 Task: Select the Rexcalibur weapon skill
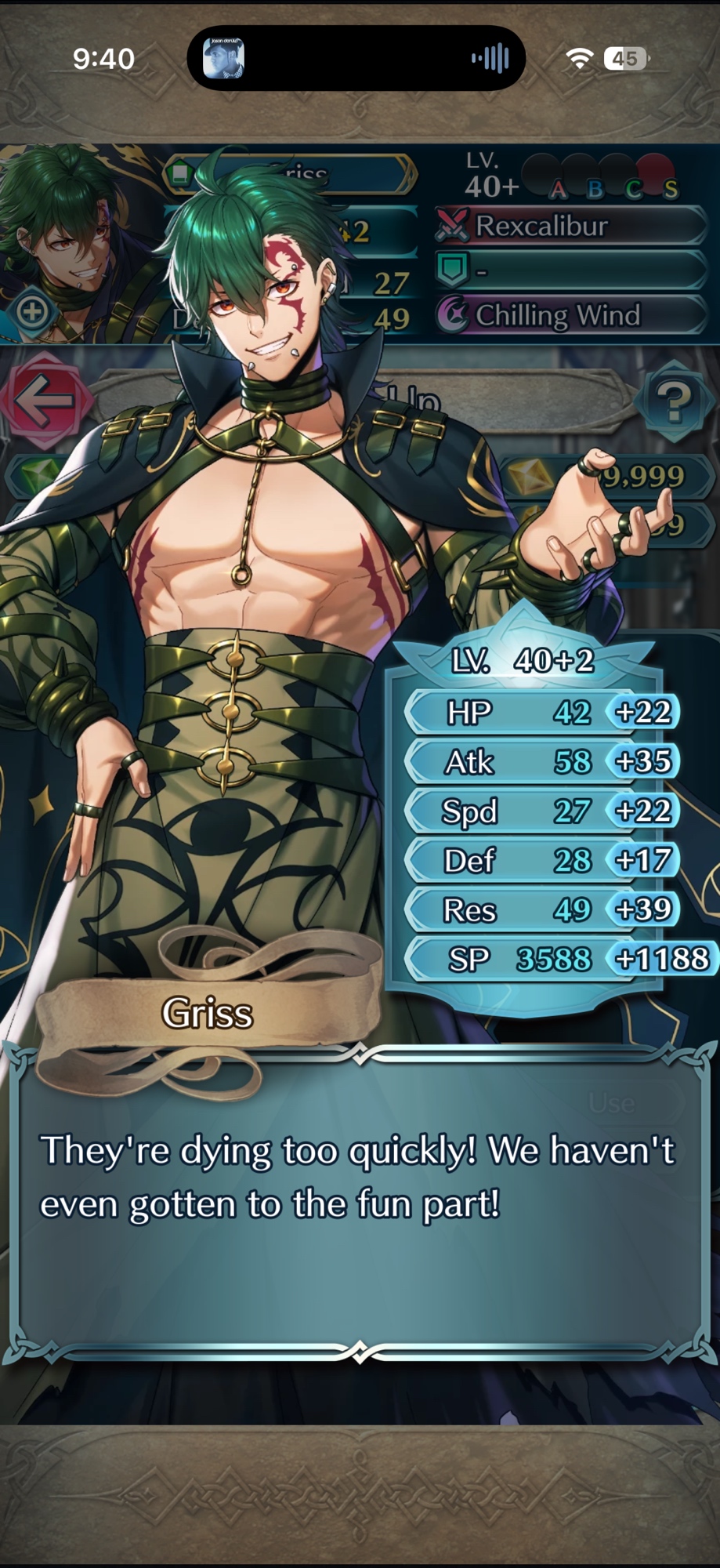click(570, 227)
